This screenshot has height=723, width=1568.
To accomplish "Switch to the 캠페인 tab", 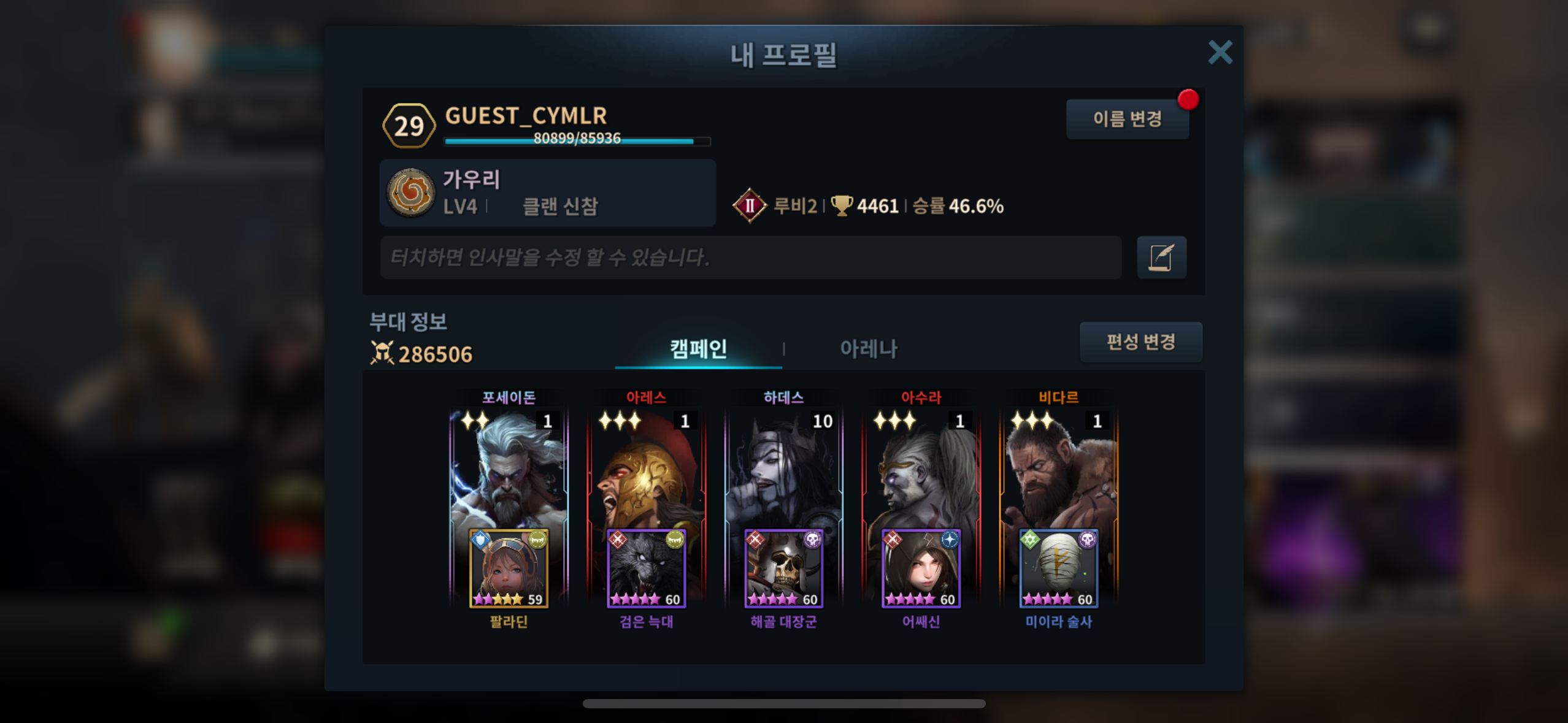I will pyautogui.click(x=698, y=349).
